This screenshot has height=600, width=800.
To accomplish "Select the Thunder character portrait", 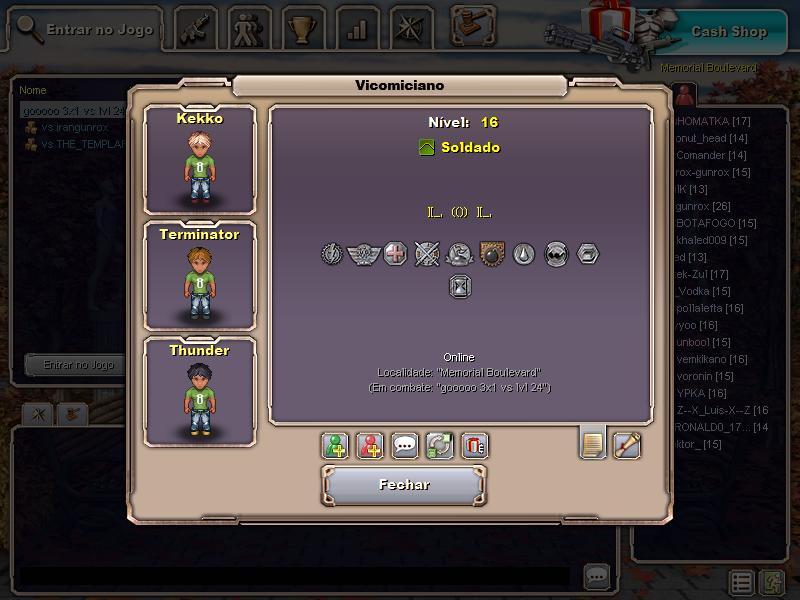I will coord(199,391).
